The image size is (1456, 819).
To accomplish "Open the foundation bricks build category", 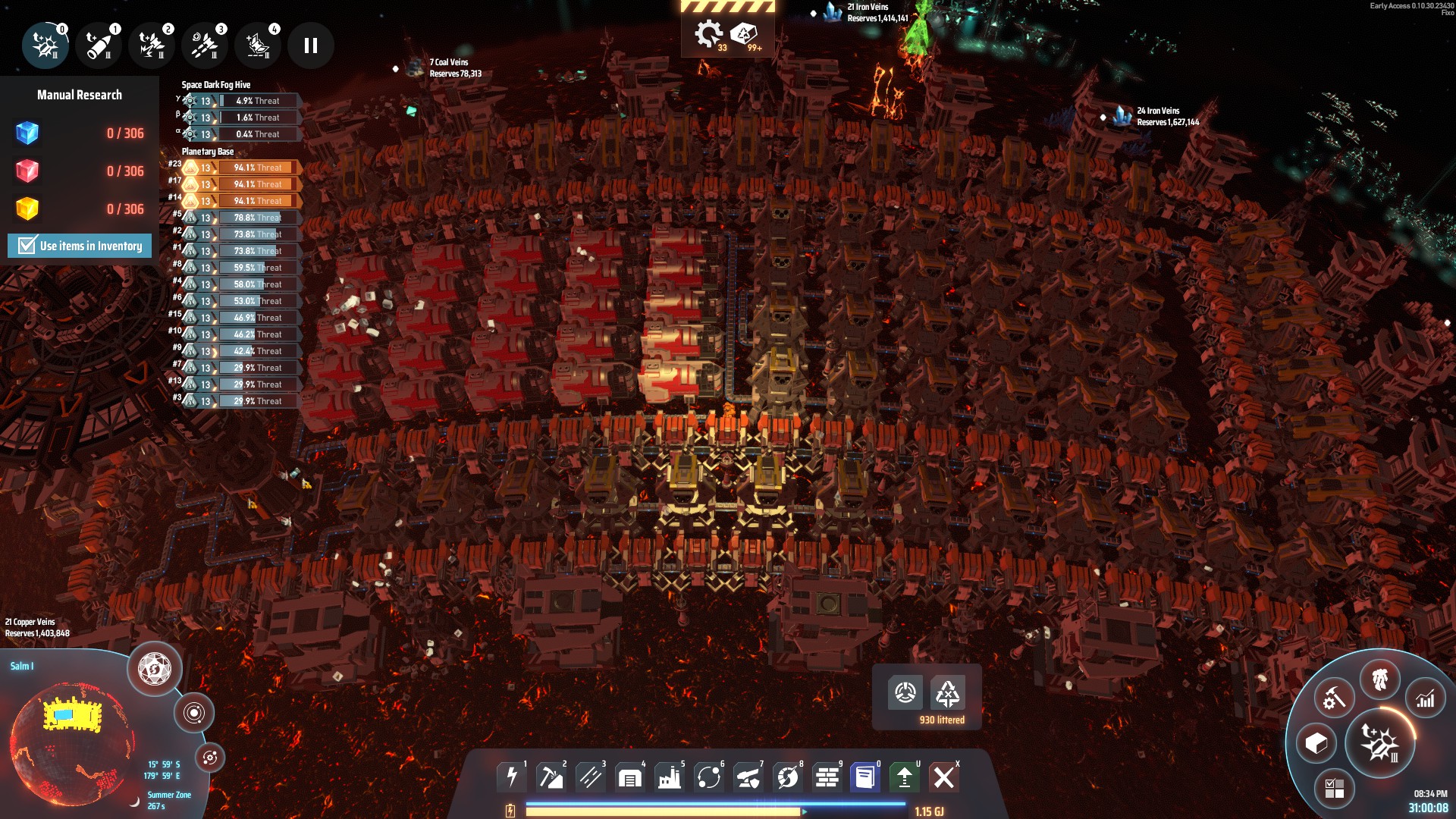I will point(827,777).
